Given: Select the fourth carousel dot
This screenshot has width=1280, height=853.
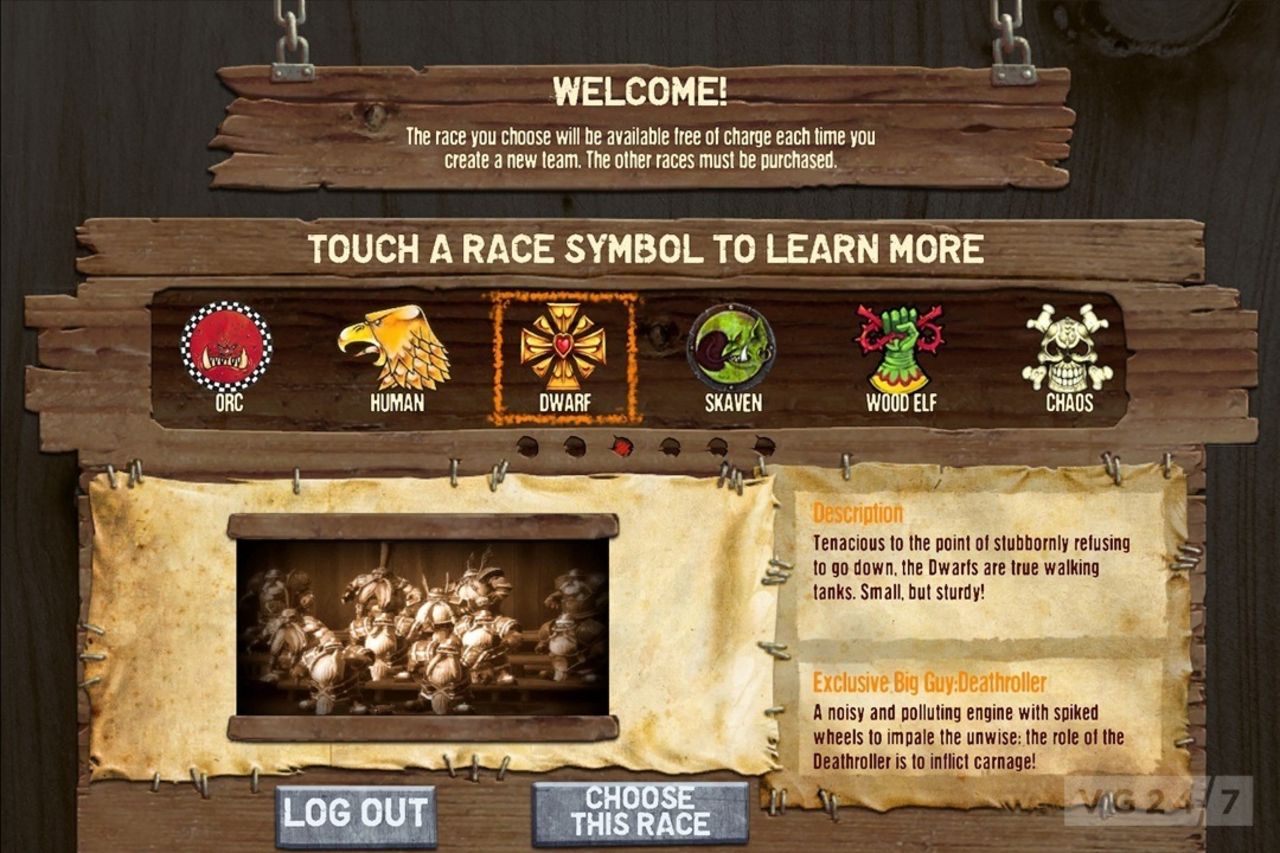Looking at the screenshot, I should pos(670,447).
